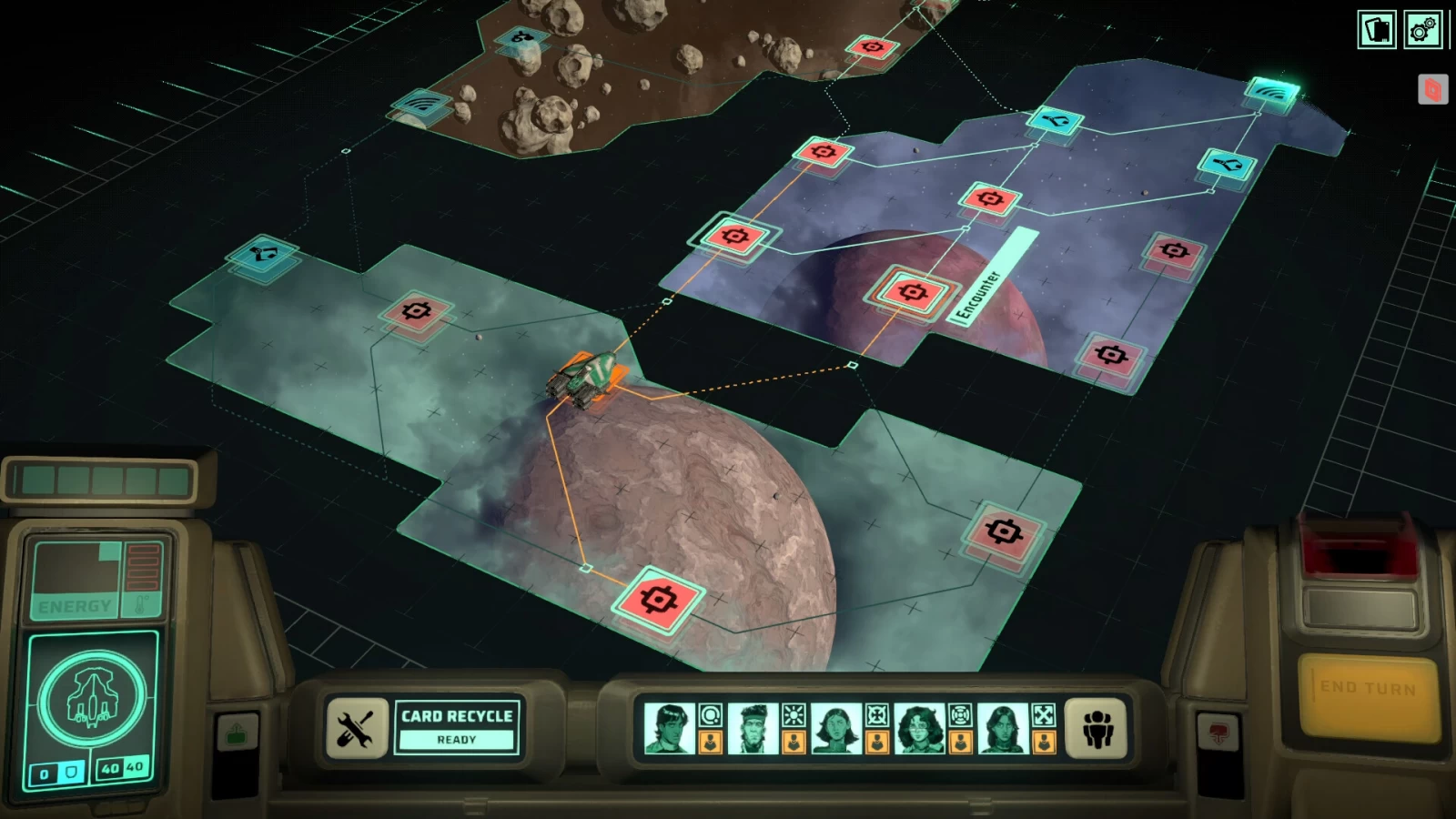Click the small red console button

click(x=1218, y=731)
